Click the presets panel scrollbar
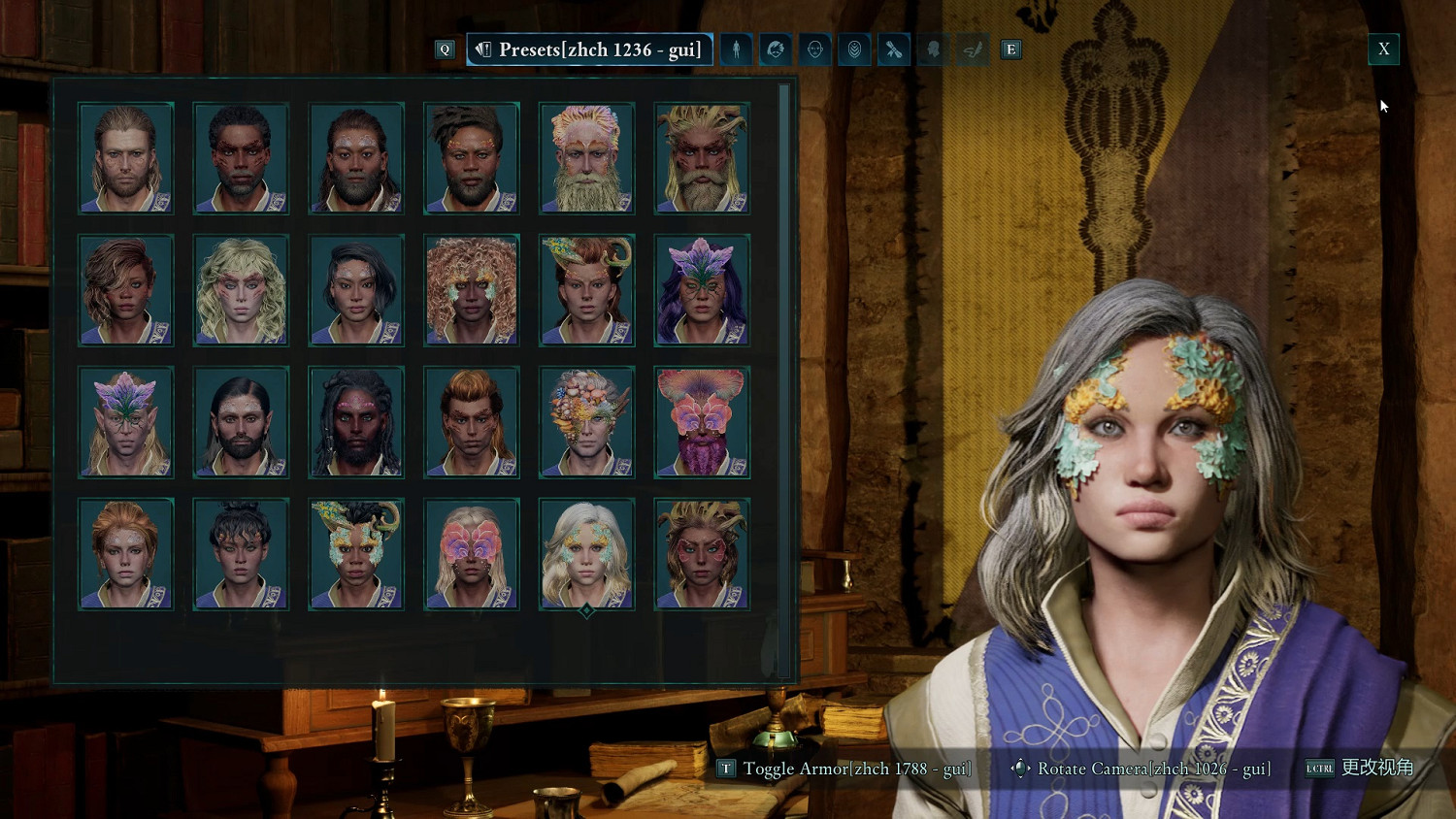 pos(783,378)
